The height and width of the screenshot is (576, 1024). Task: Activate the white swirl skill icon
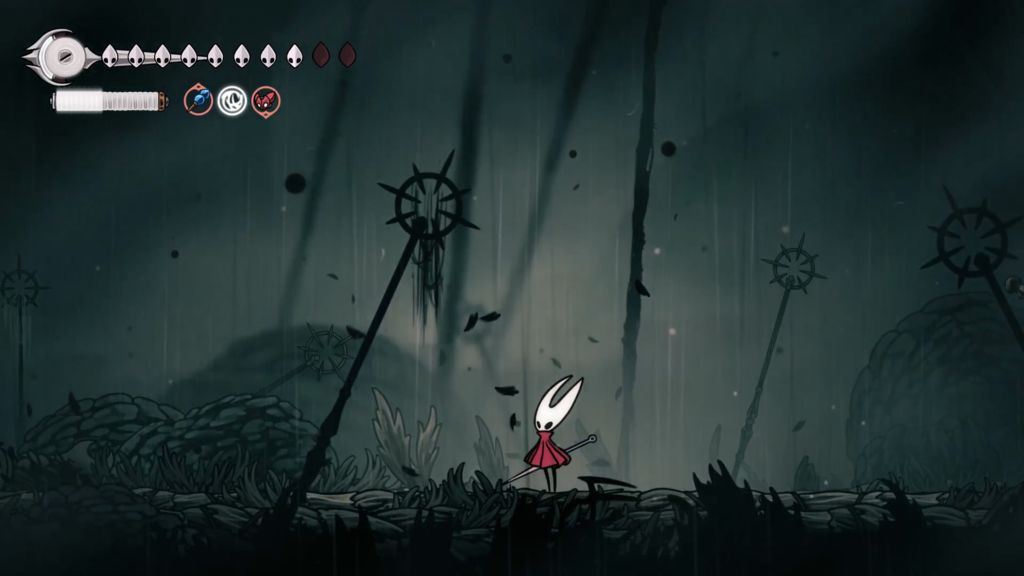(233, 100)
